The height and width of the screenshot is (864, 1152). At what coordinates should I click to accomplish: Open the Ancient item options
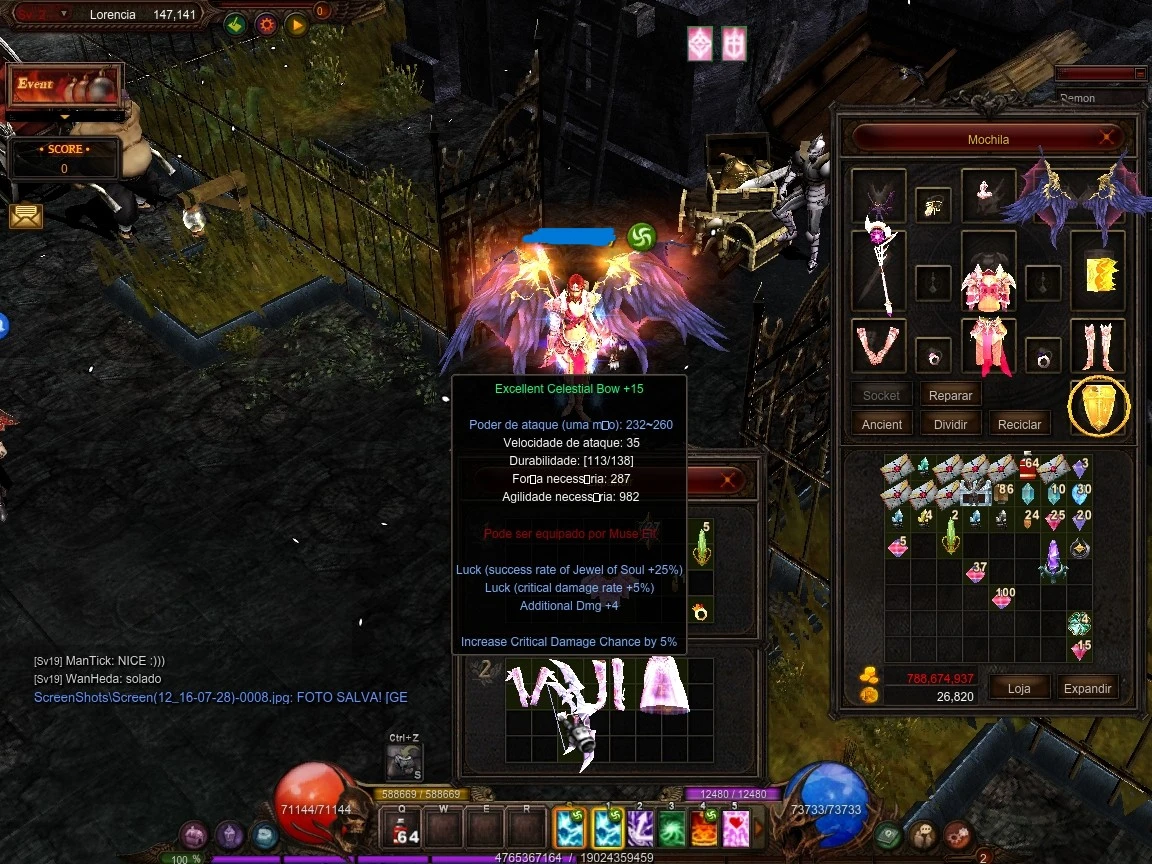coord(881,424)
